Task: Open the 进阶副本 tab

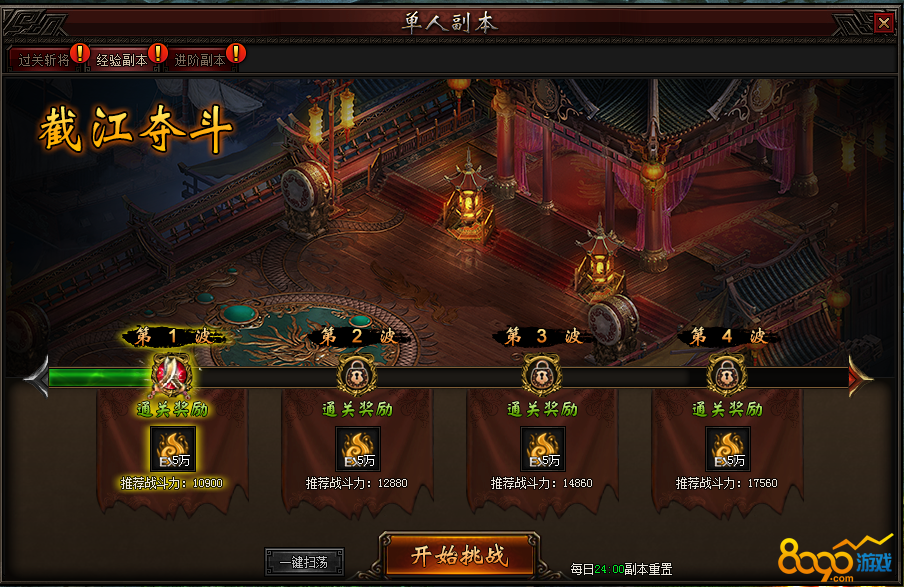Action: (x=200, y=60)
